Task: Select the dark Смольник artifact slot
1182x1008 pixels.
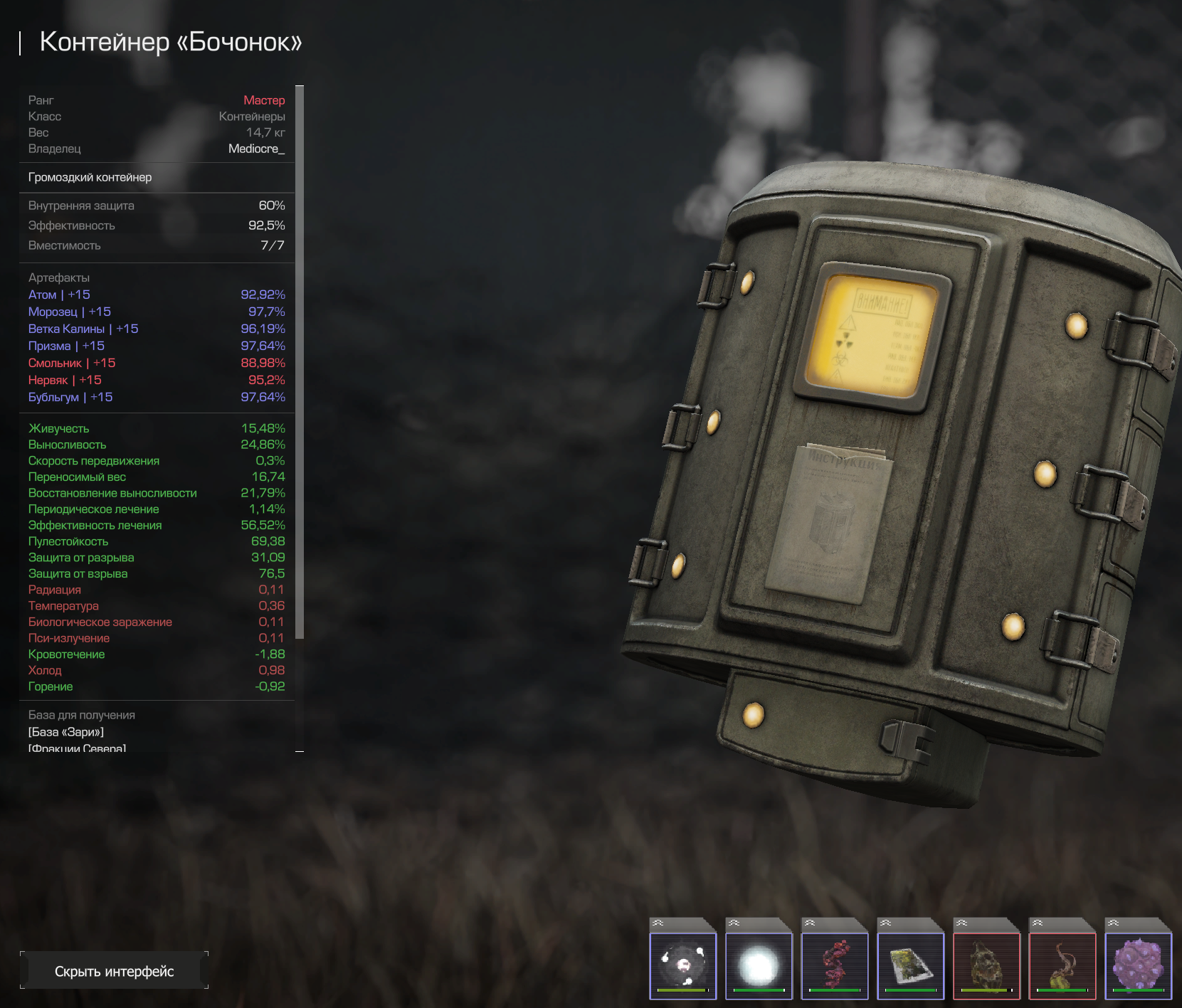Action: pos(986,965)
